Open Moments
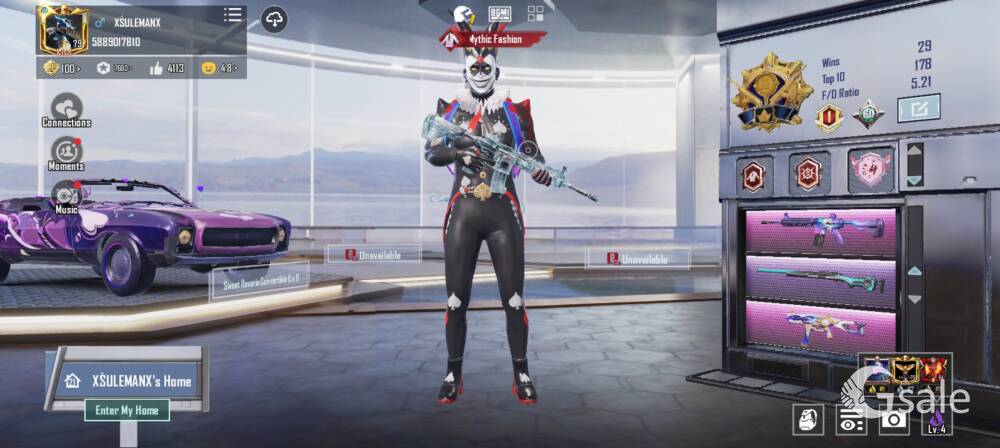The width and height of the screenshot is (1000, 448). click(66, 152)
